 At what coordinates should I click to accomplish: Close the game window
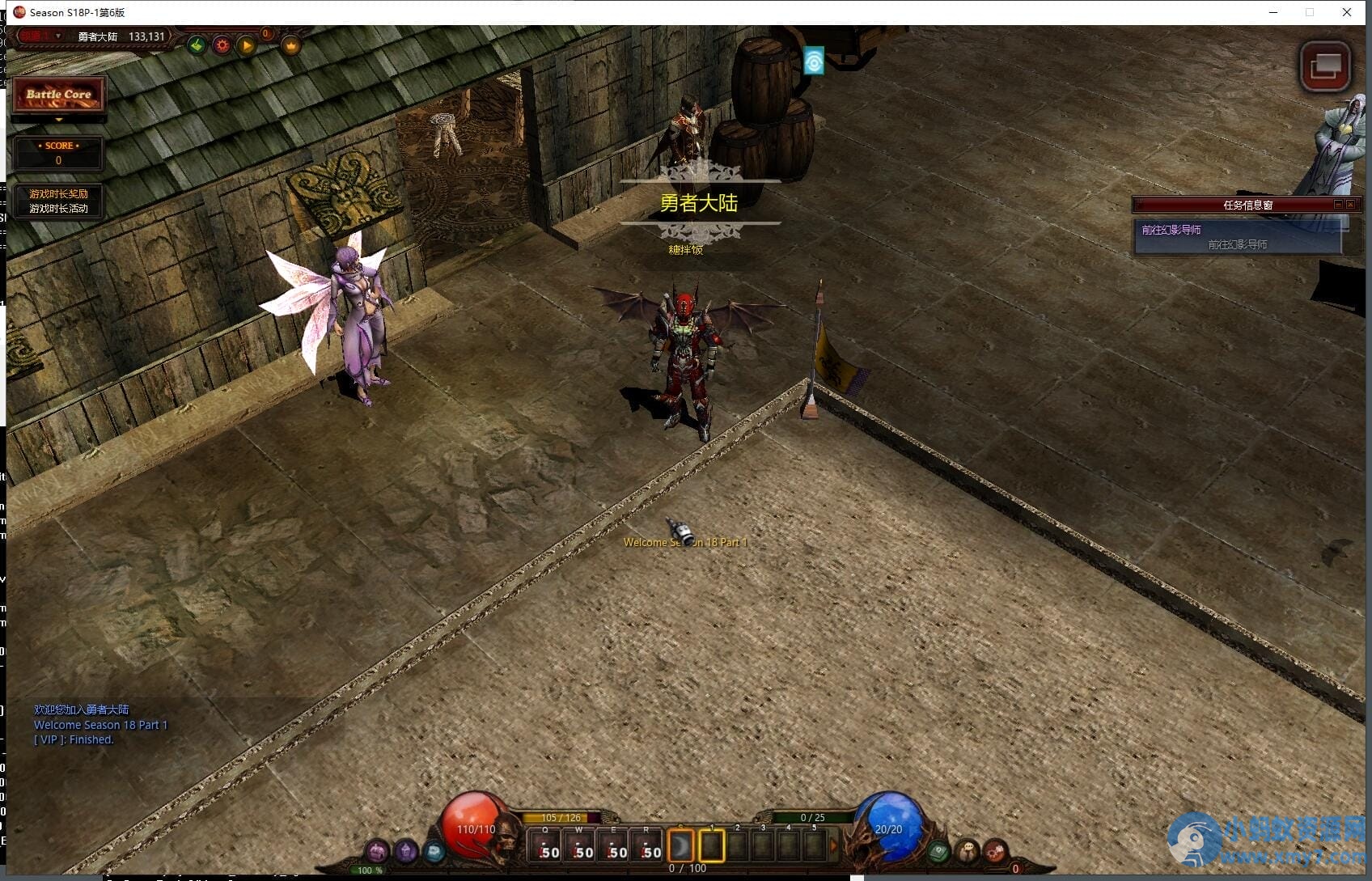pyautogui.click(x=1346, y=12)
